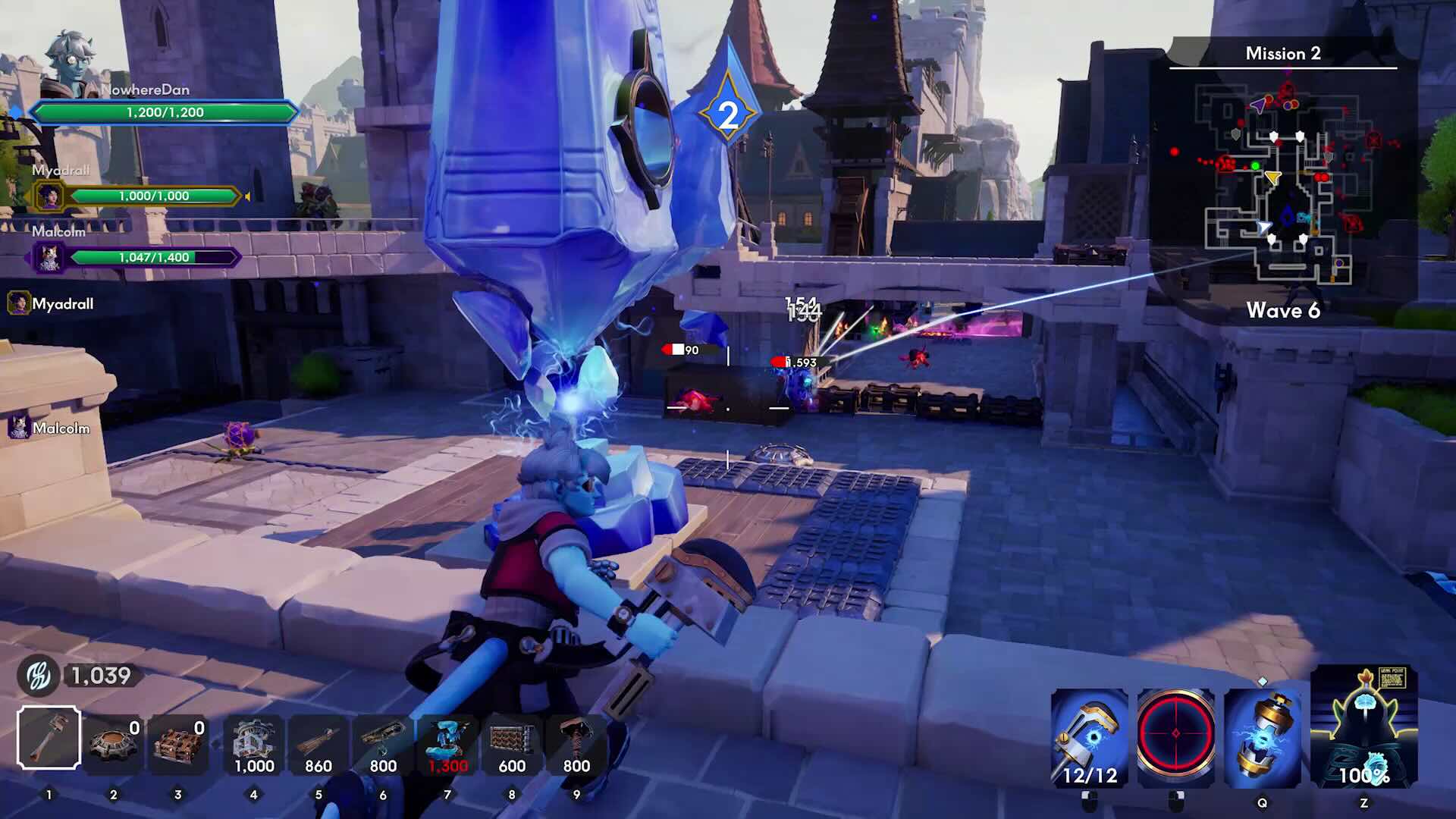Click Myadrall's party portrait
Image resolution: width=1456 pixels, height=819 pixels.
[50, 196]
